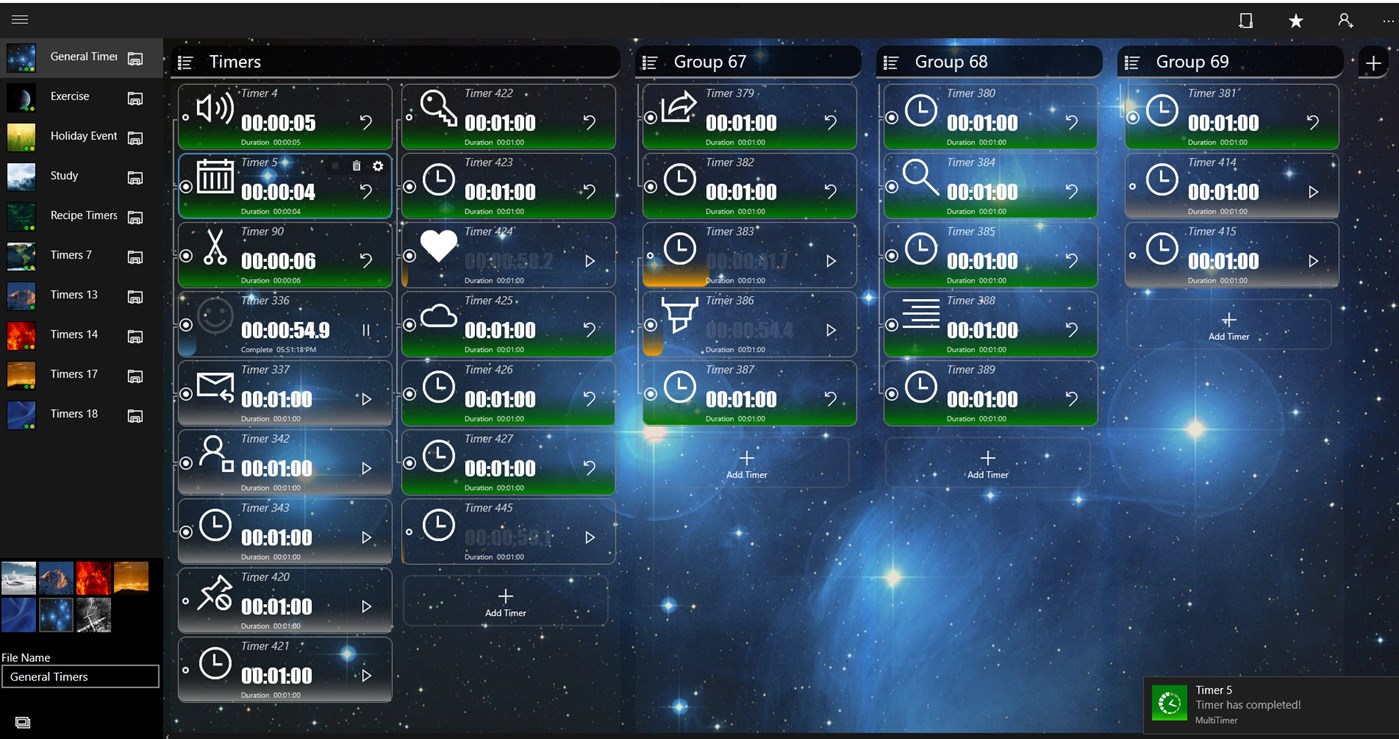The width and height of the screenshot is (1399, 739).
Task: Select the fiery lava background thumbnail
Action: pos(93,577)
